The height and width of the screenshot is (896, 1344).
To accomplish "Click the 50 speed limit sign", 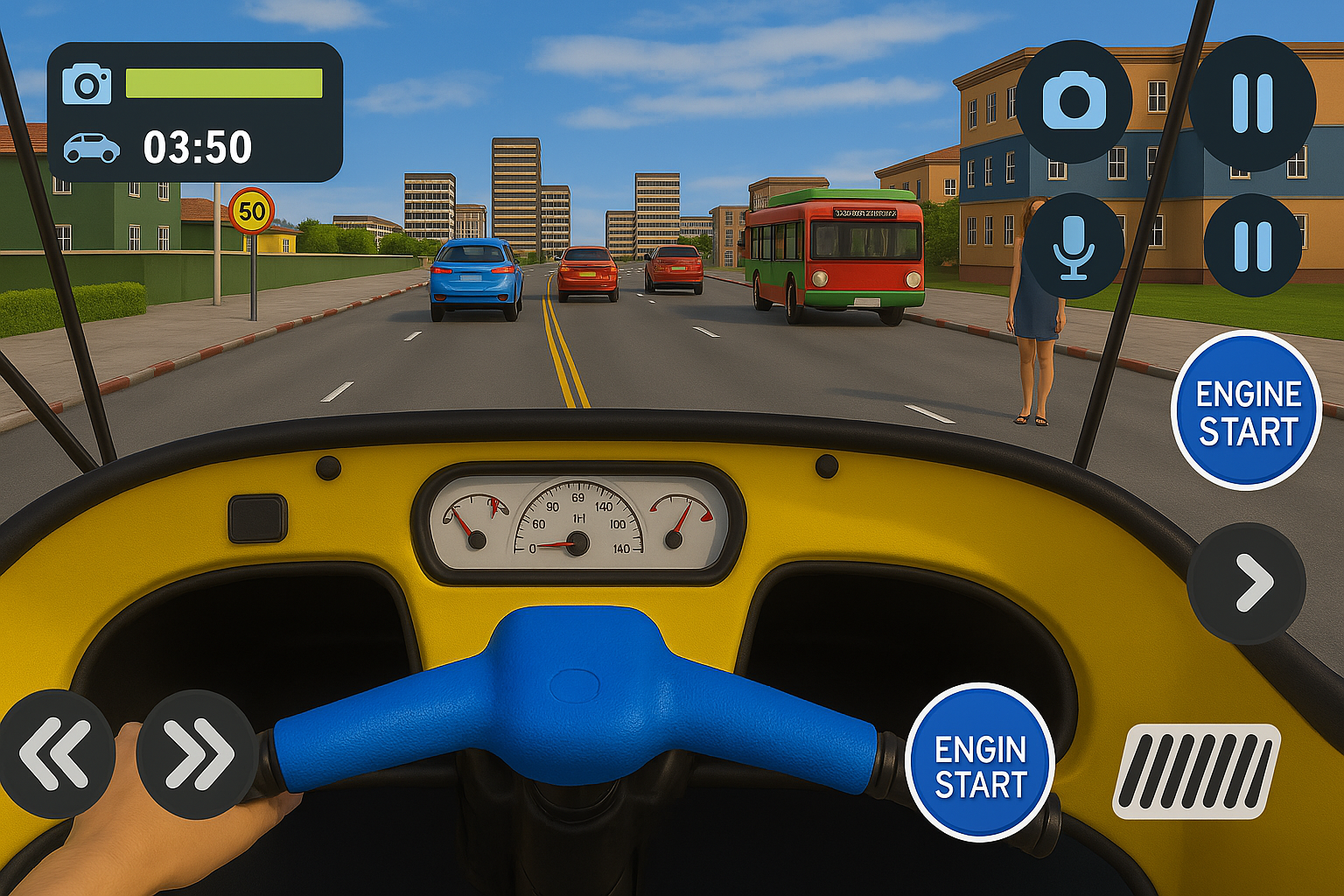I will (x=251, y=211).
